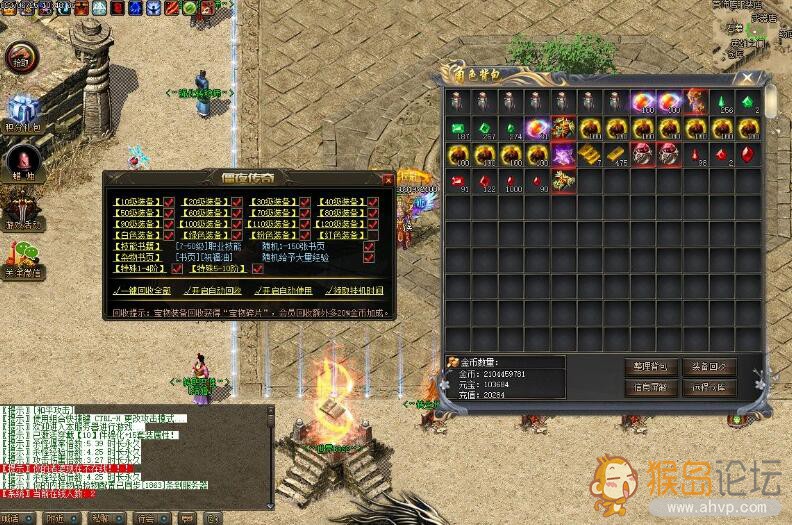The width and height of the screenshot is (792, 525).
Task: Click the 领取挂机时间 link
Action: (355, 290)
